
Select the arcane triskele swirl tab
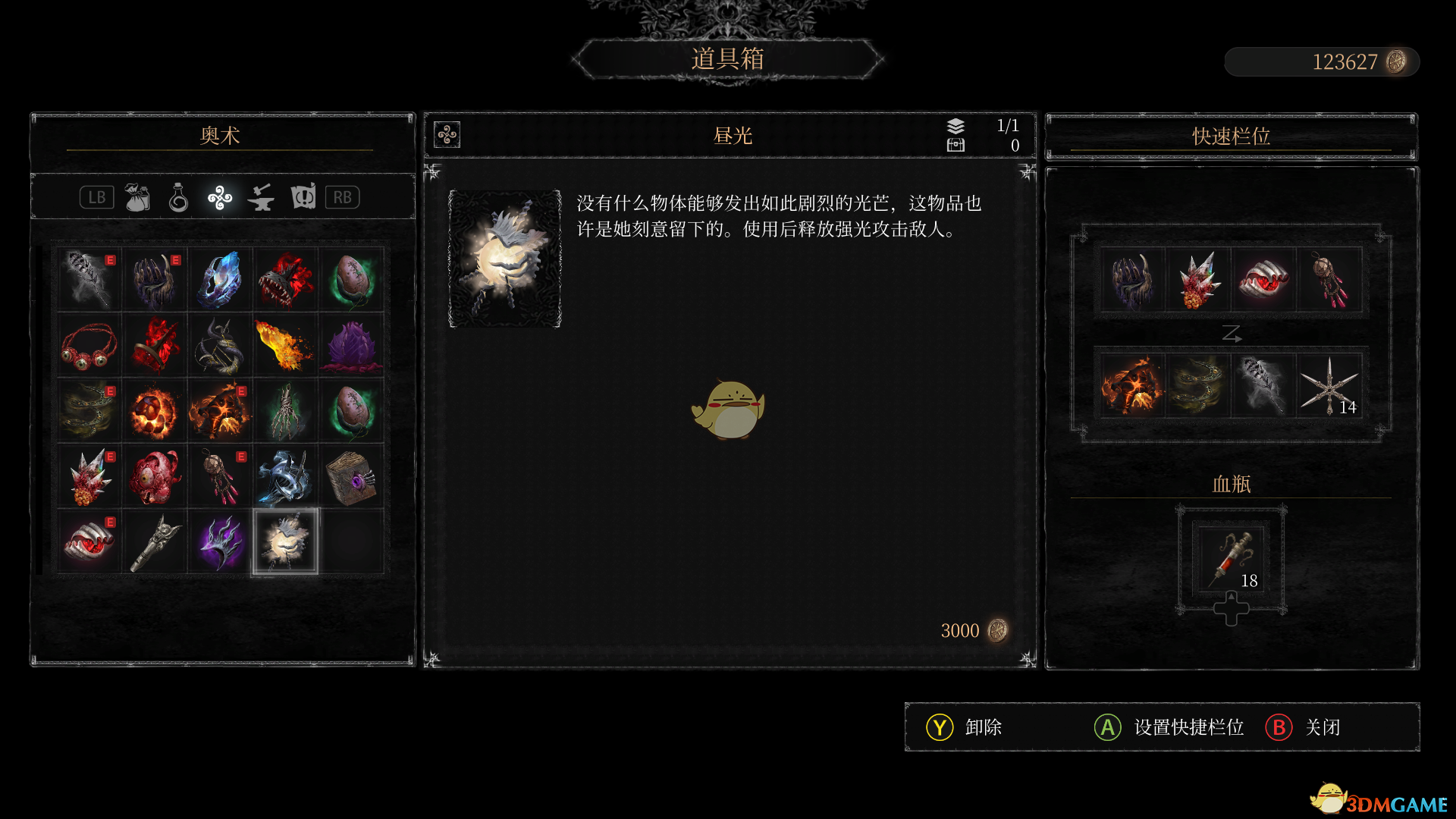(x=220, y=198)
